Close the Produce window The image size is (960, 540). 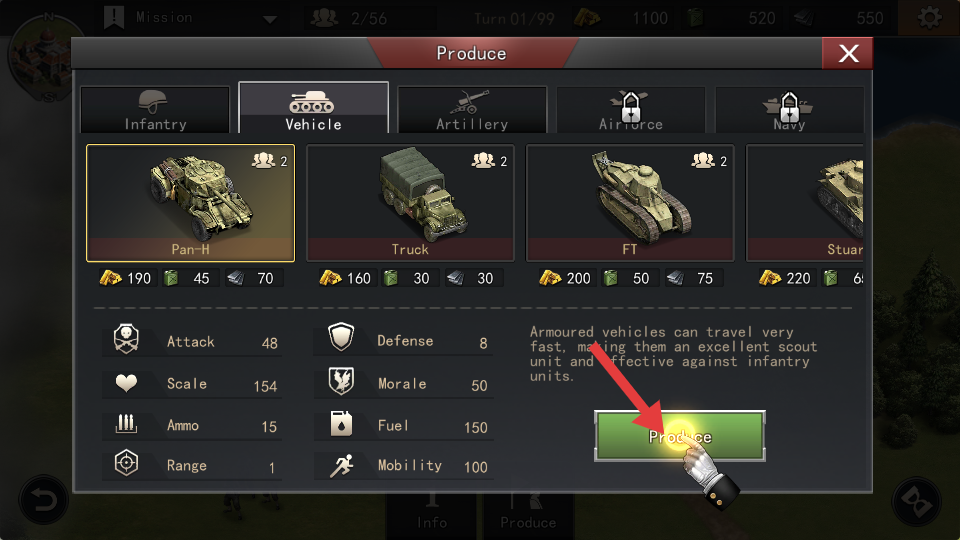coord(847,54)
